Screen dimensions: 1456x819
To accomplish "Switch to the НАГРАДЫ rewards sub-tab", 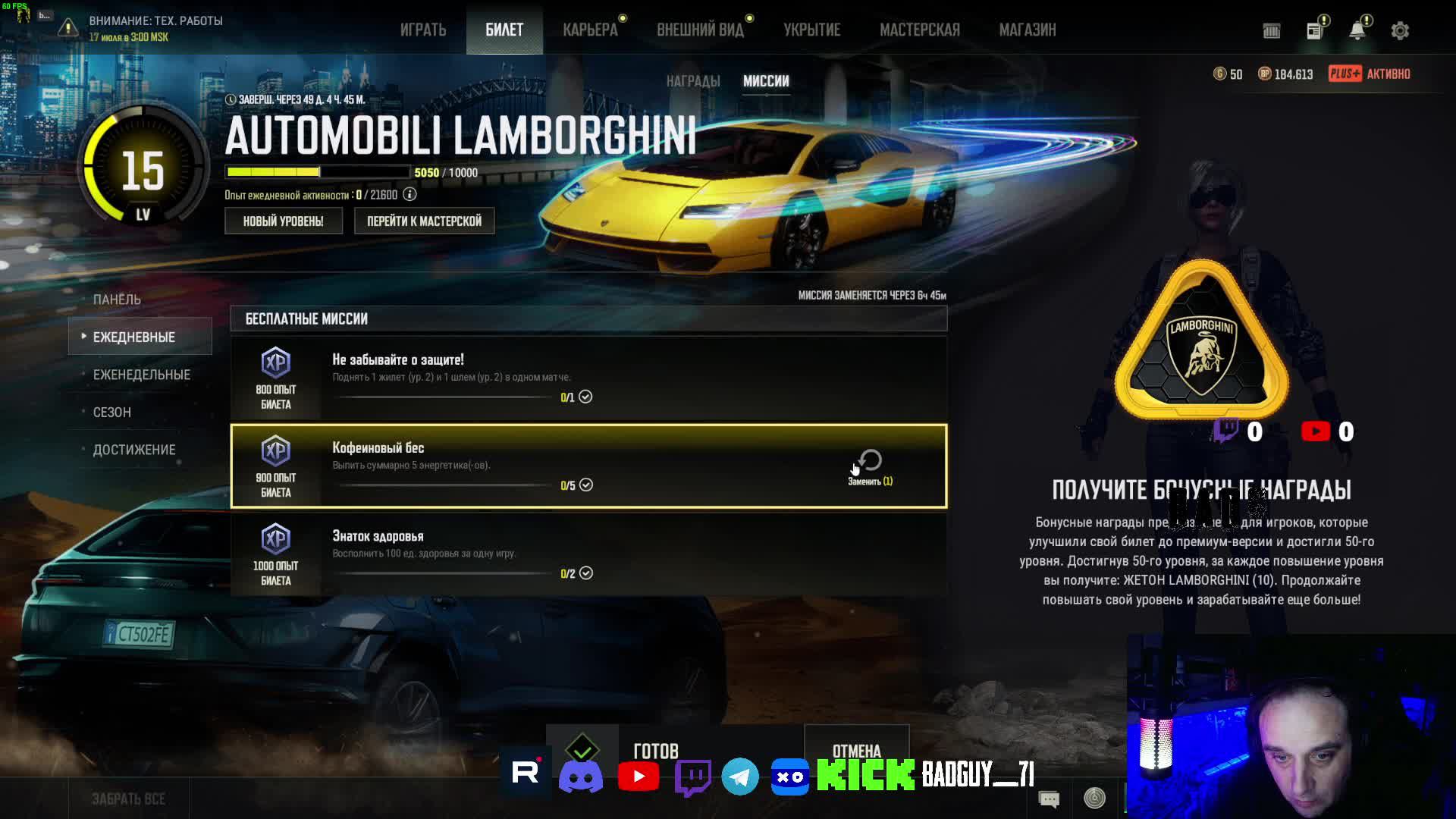I will tap(692, 81).
